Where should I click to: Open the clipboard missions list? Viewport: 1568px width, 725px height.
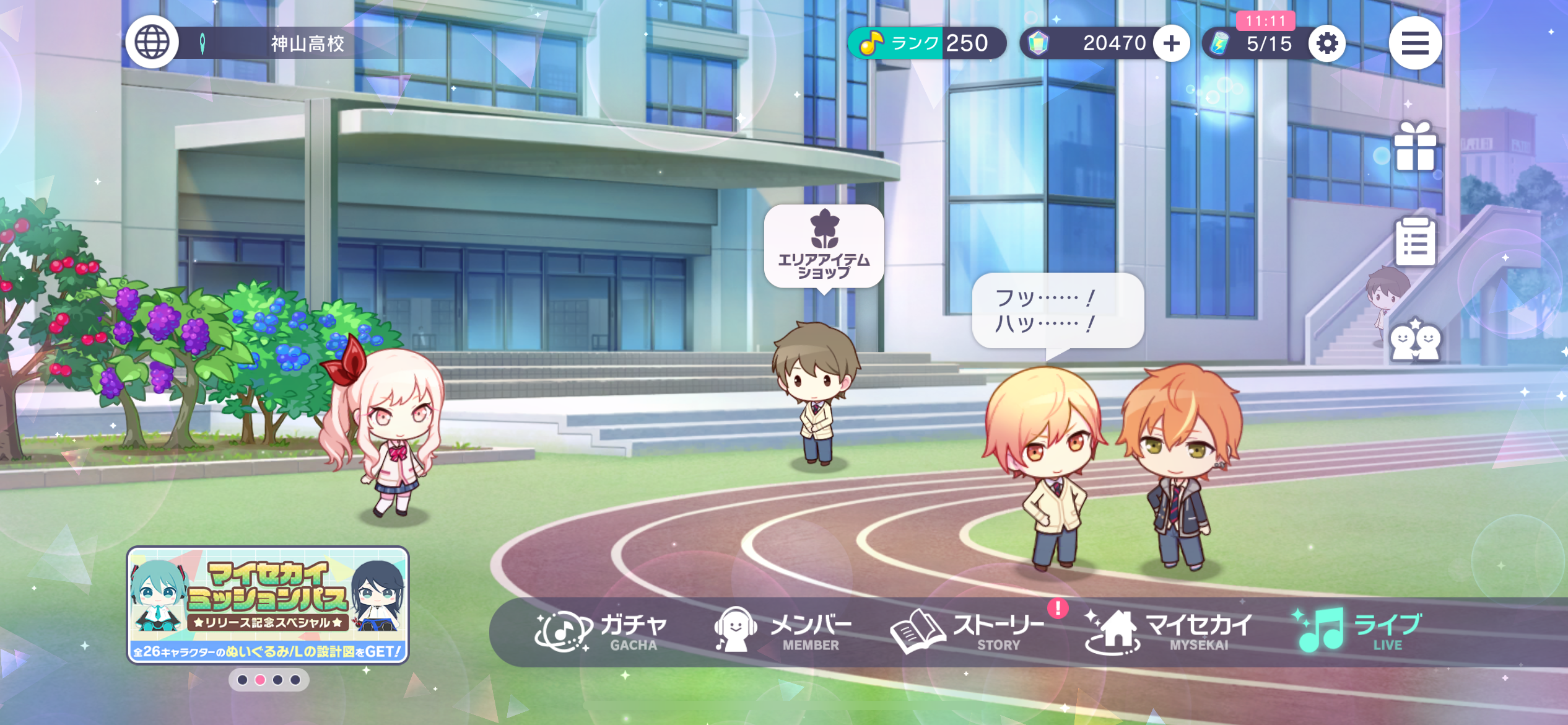point(1414,242)
